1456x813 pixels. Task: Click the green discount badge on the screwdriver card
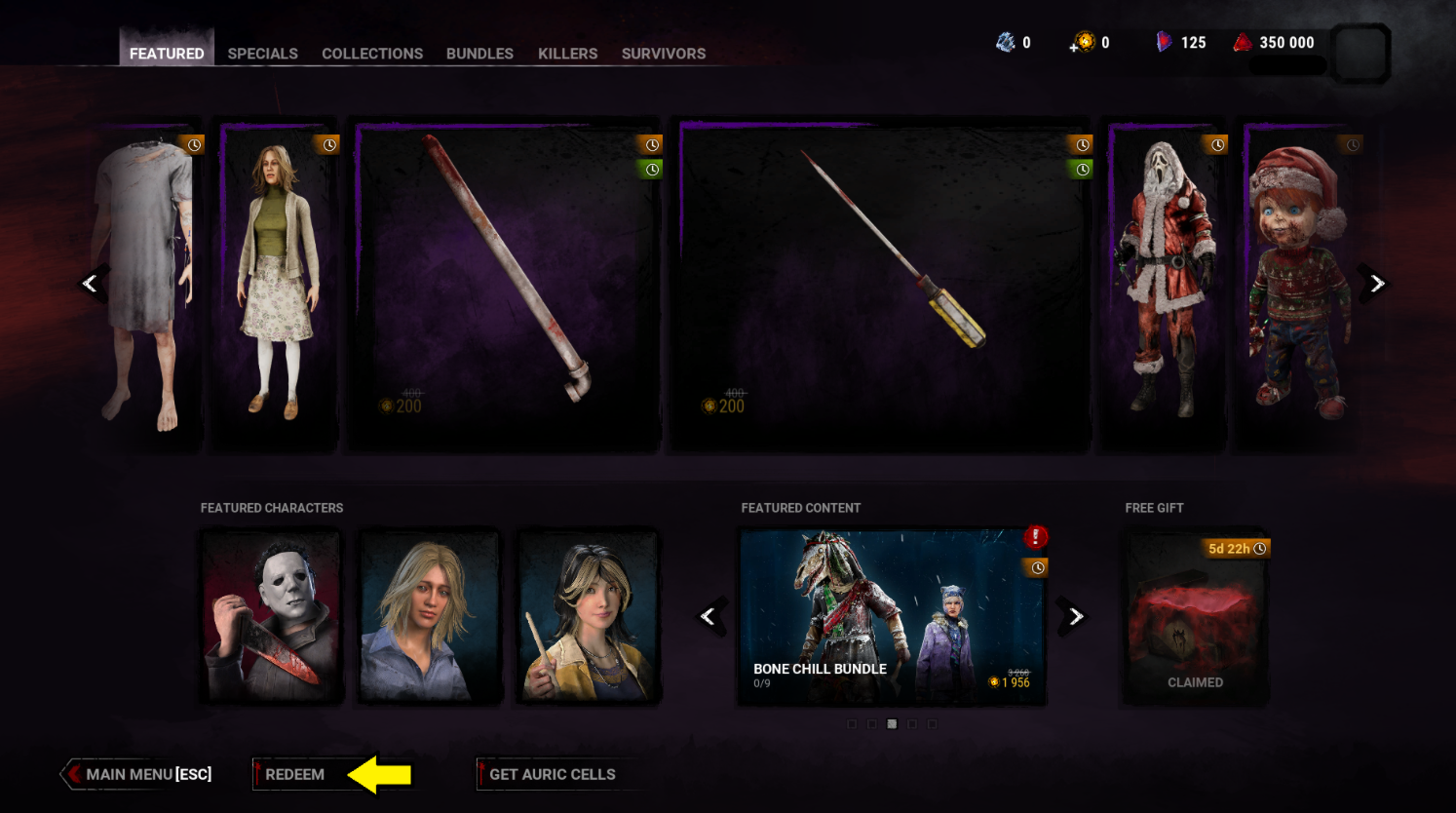pyautogui.click(x=1082, y=168)
